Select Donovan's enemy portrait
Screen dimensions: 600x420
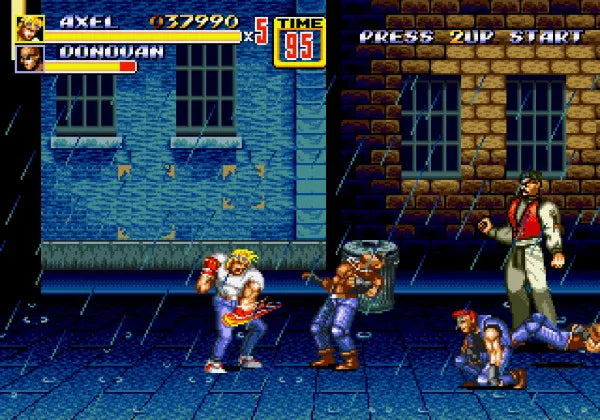pos(28,59)
